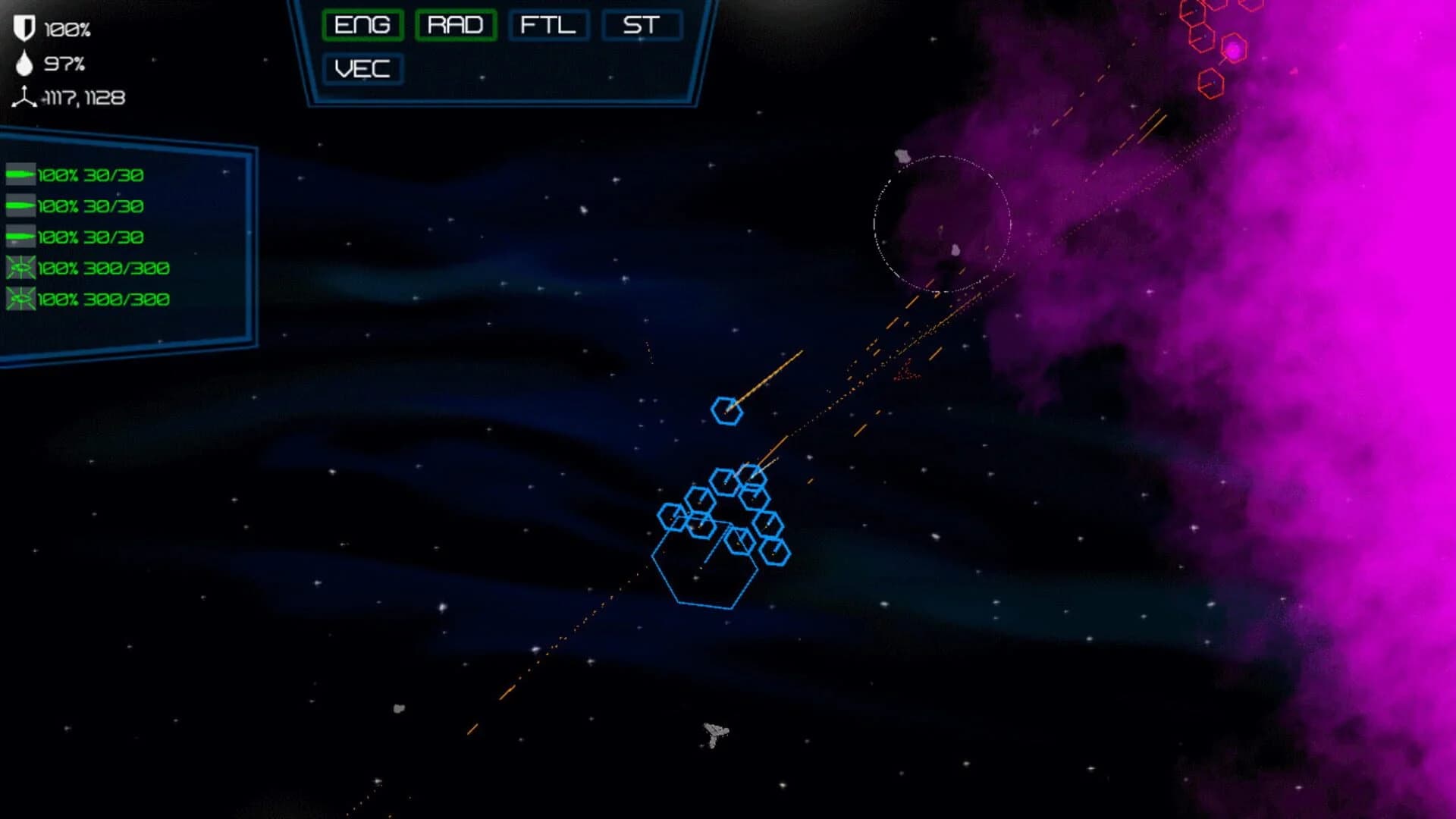Select the white ship sprite near bottom center
This screenshot has width=1456, height=819.
(714, 732)
